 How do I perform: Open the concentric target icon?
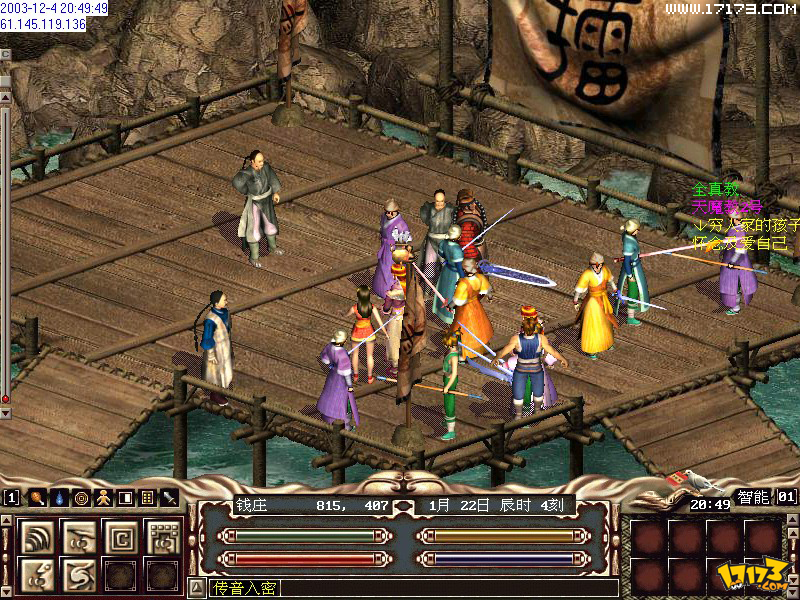click(x=80, y=497)
